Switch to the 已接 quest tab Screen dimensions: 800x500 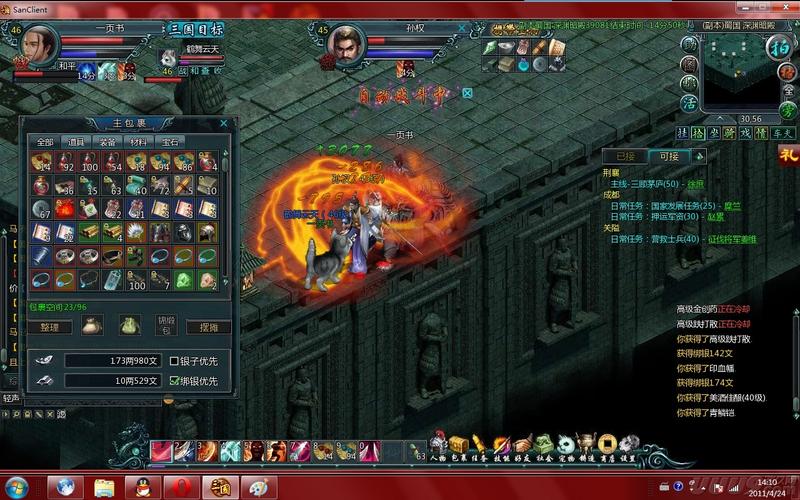[626, 156]
